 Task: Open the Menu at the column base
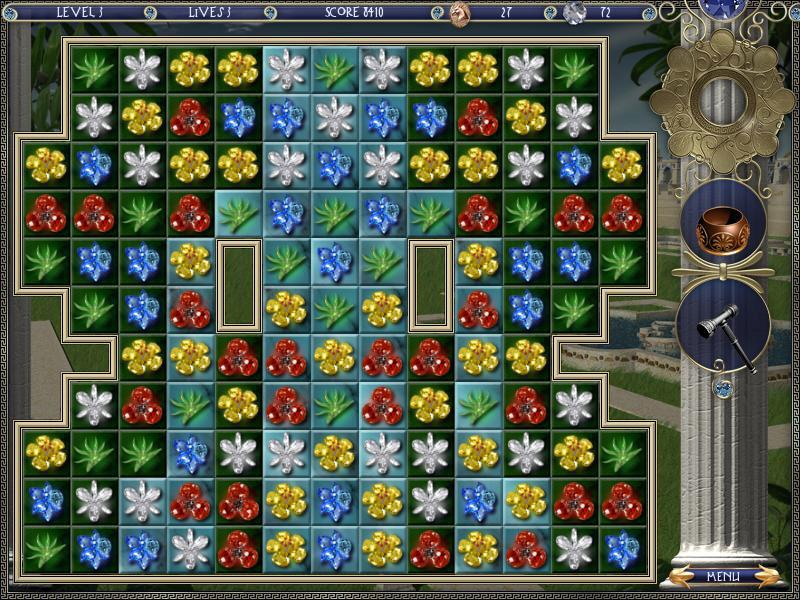click(722, 576)
